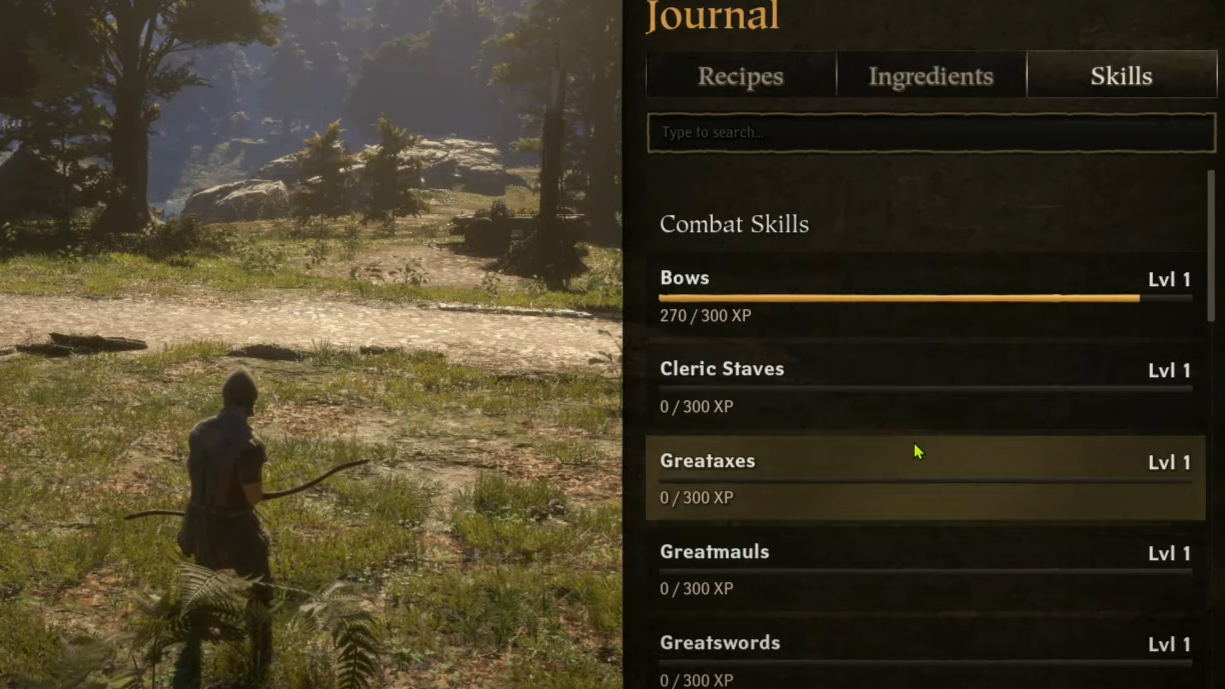Click the journal search field
Screen dimensions: 1225x689
(x=930, y=133)
